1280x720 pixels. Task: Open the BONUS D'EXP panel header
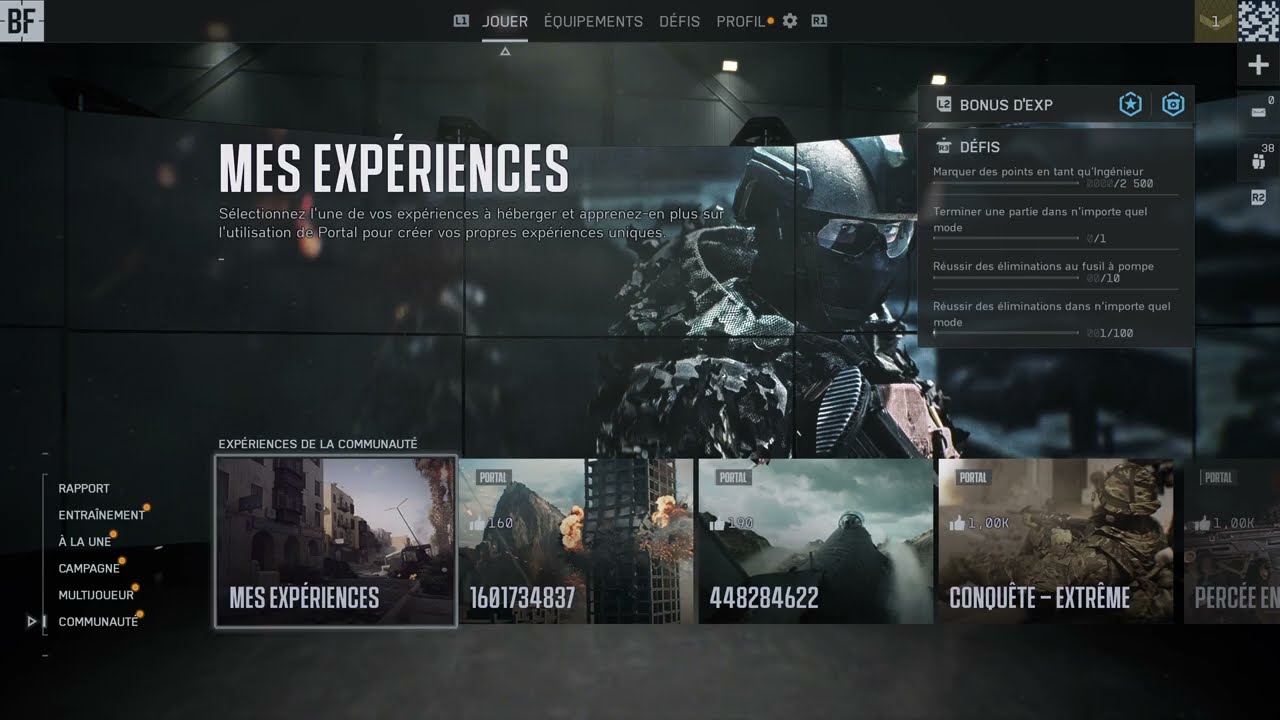pyautogui.click(x=1005, y=104)
